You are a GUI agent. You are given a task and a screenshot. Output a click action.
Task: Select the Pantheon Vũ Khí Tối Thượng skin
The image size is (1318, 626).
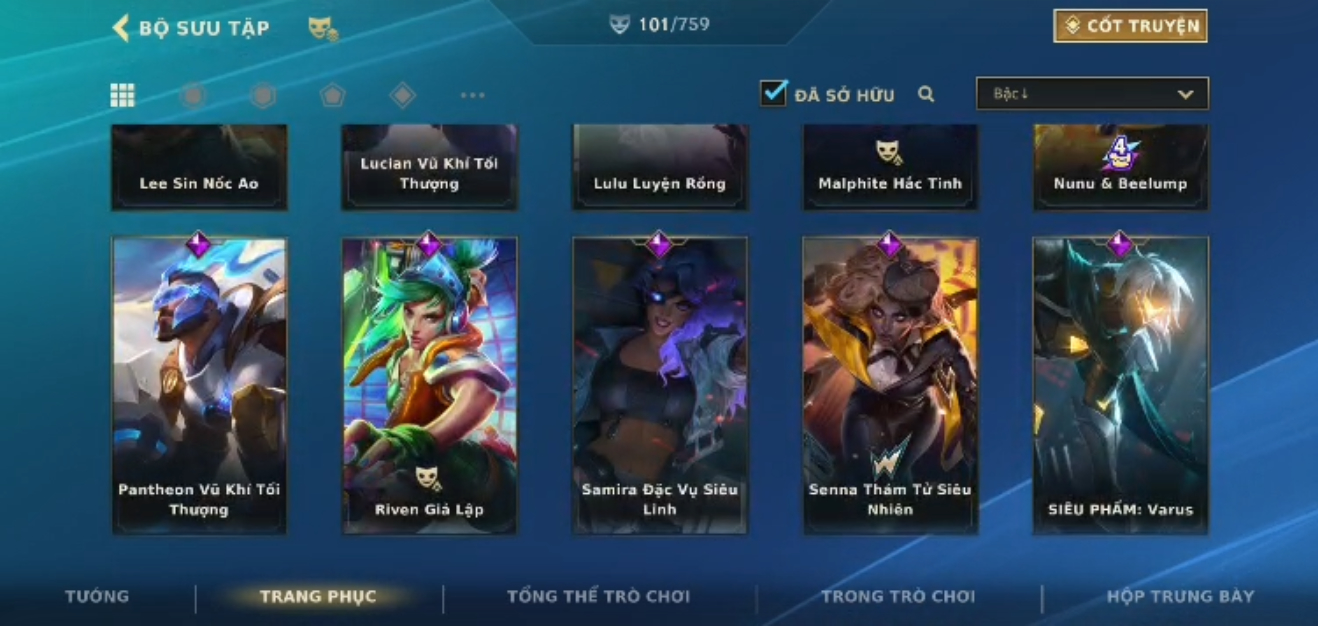[x=199, y=385]
